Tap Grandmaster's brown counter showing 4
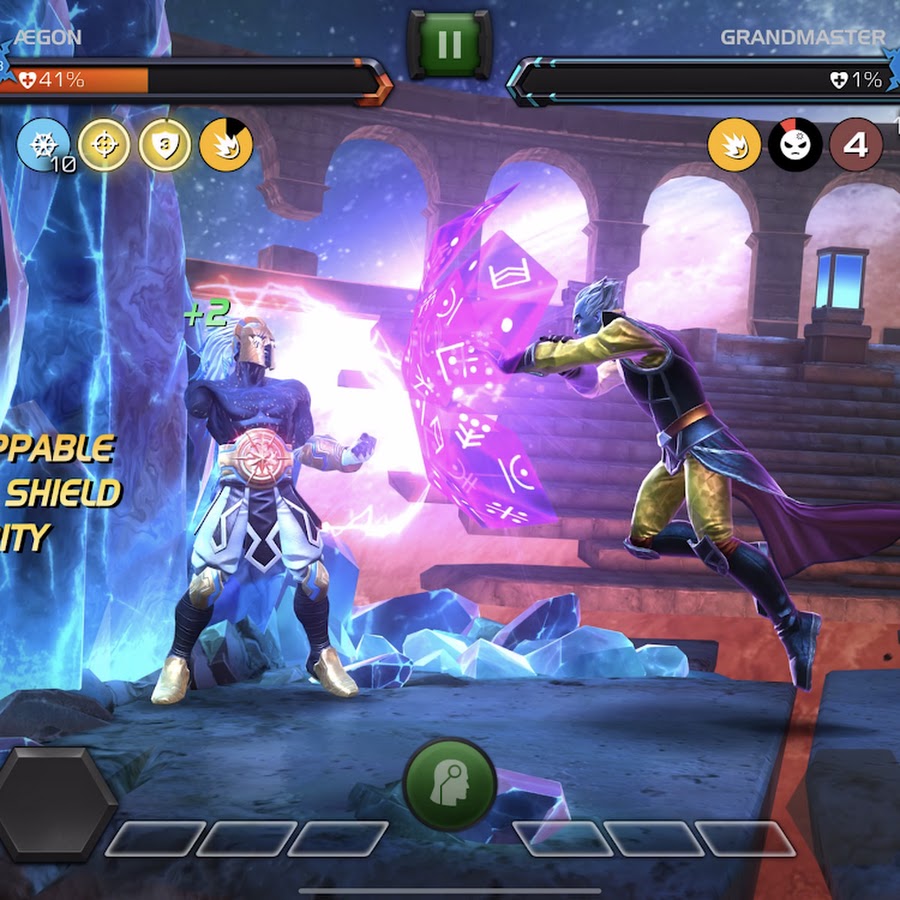The height and width of the screenshot is (900, 900). pos(856,146)
